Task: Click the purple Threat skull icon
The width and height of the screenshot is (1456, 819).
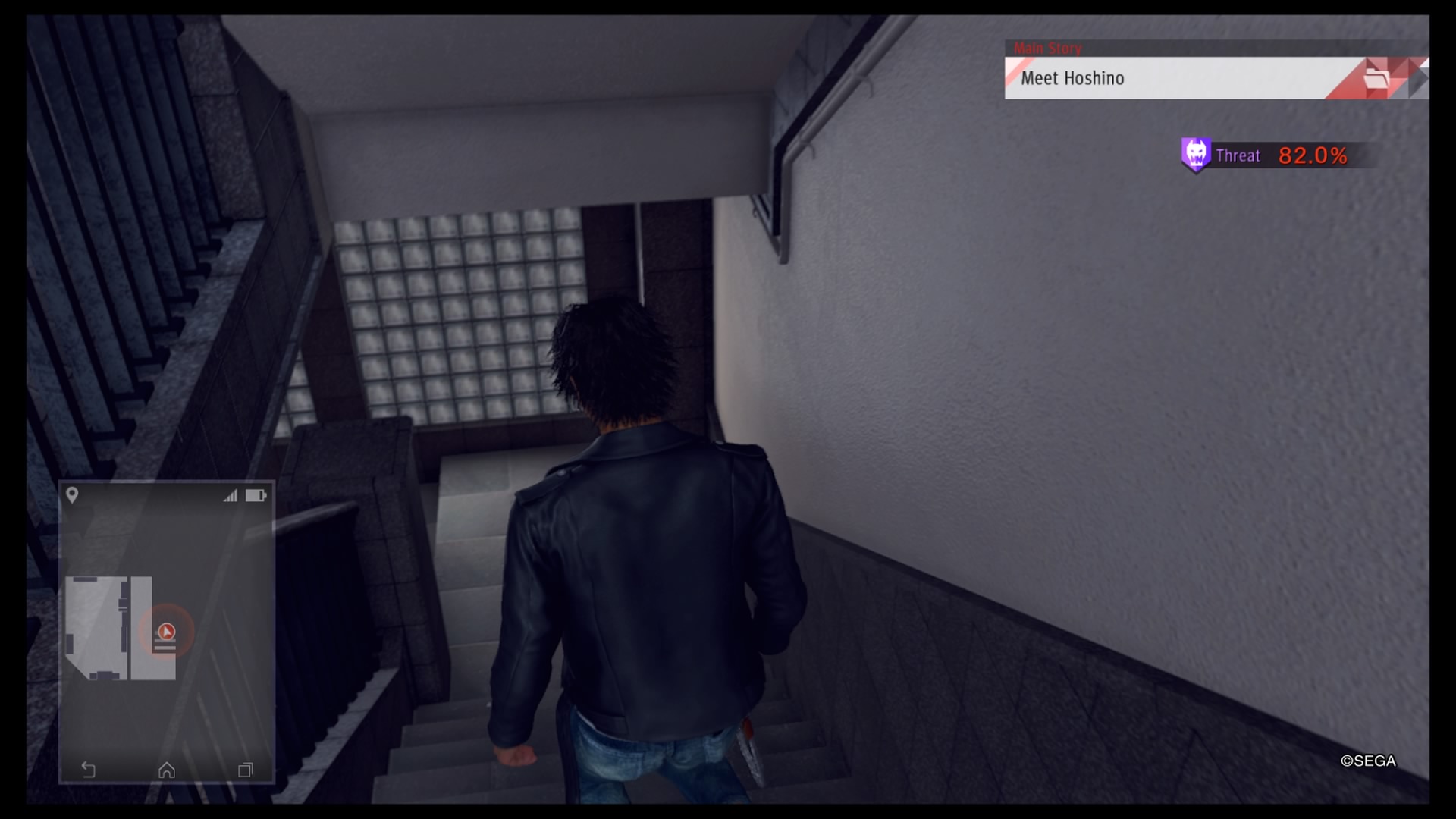Action: (1196, 155)
